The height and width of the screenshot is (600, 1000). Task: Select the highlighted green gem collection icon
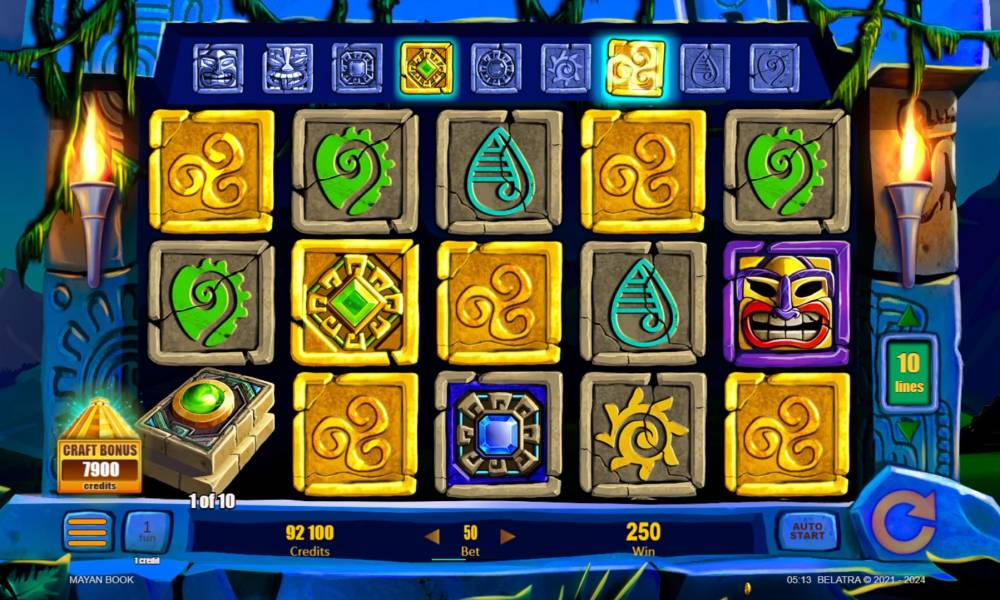(426, 68)
